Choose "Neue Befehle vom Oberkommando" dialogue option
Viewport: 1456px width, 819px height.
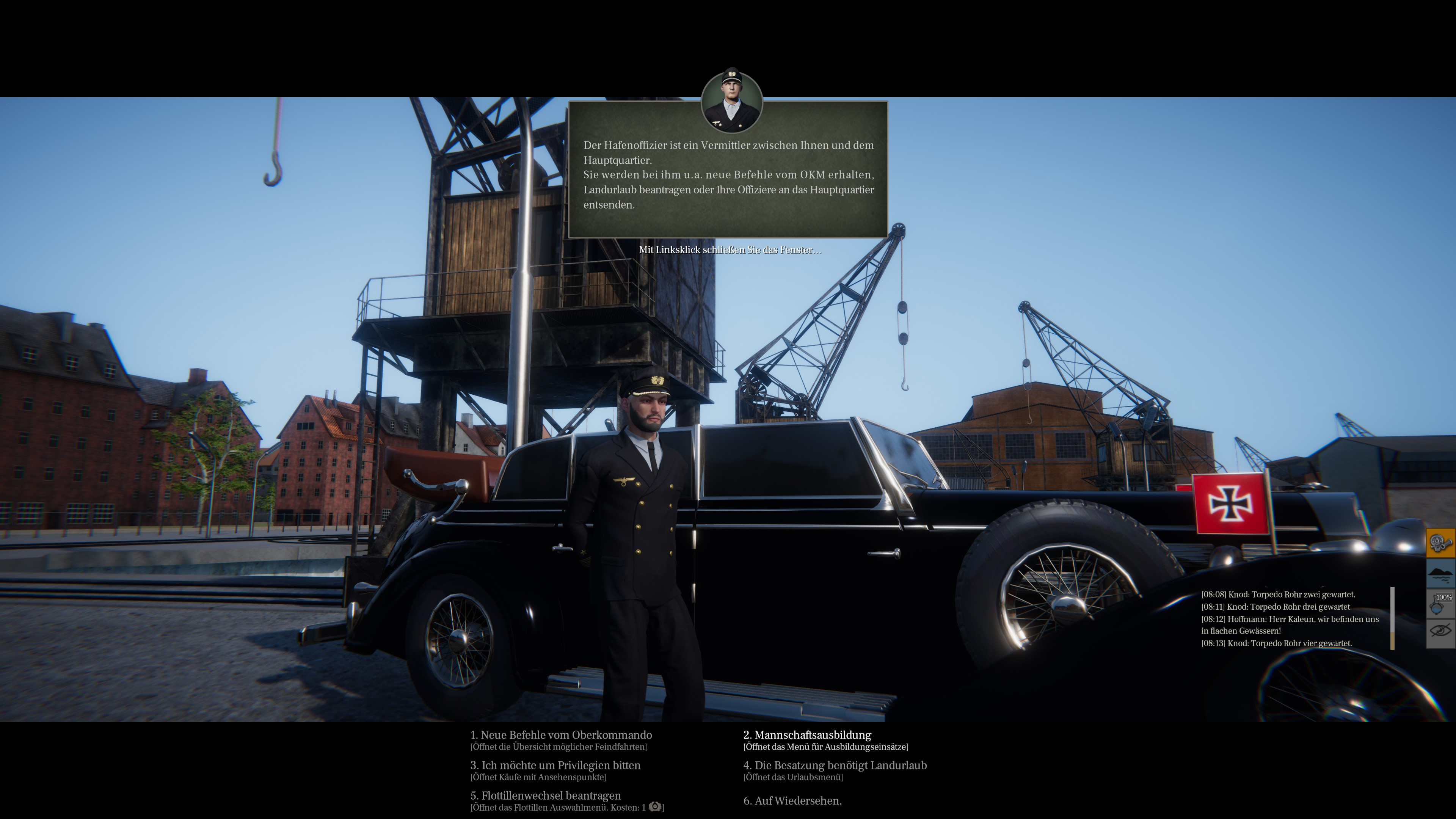pos(561,735)
